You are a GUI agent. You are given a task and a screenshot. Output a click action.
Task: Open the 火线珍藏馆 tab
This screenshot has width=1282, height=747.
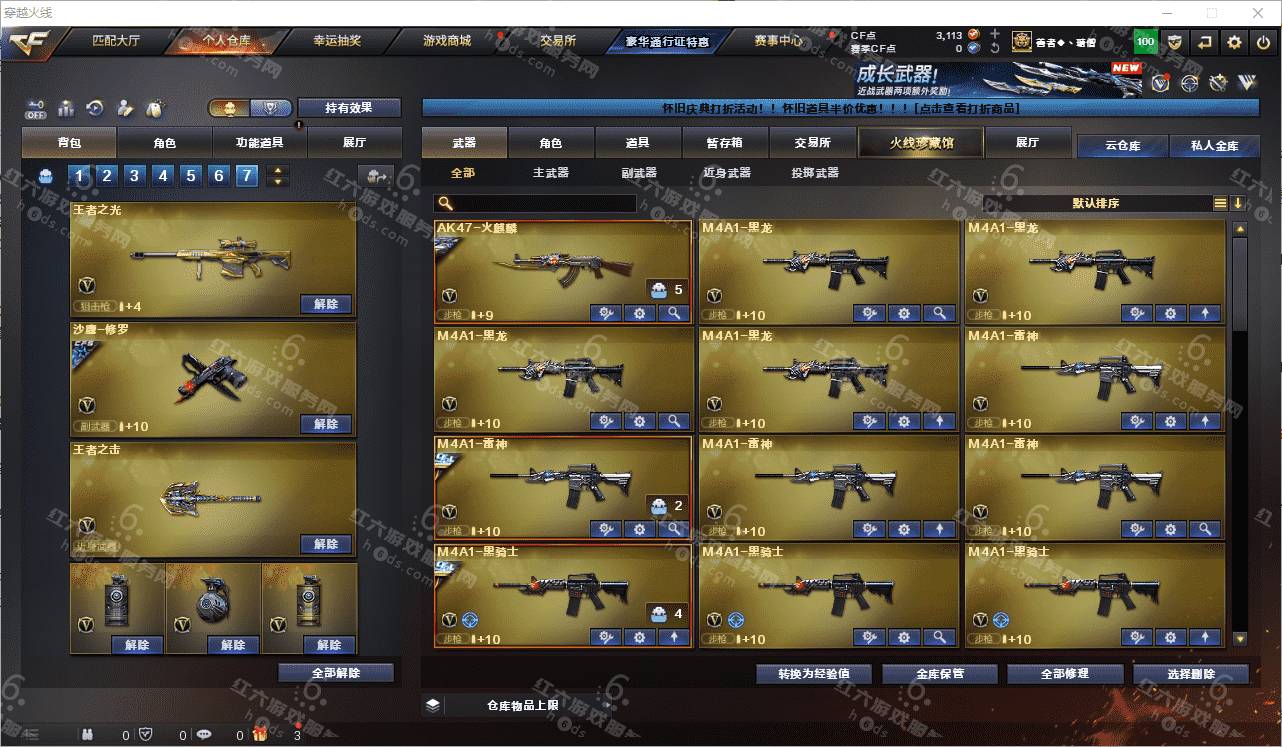(921, 143)
